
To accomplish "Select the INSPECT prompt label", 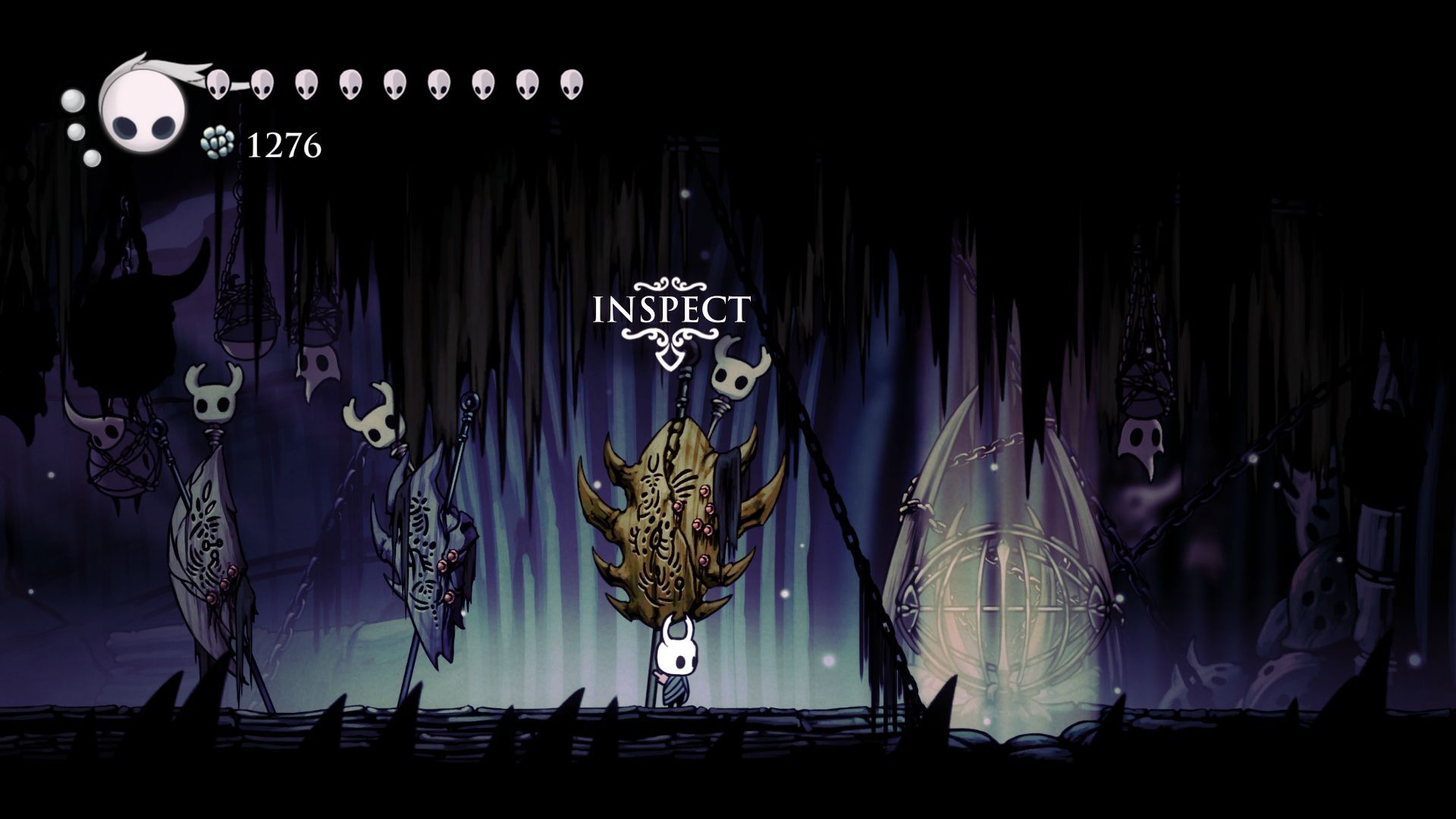I will click(671, 310).
